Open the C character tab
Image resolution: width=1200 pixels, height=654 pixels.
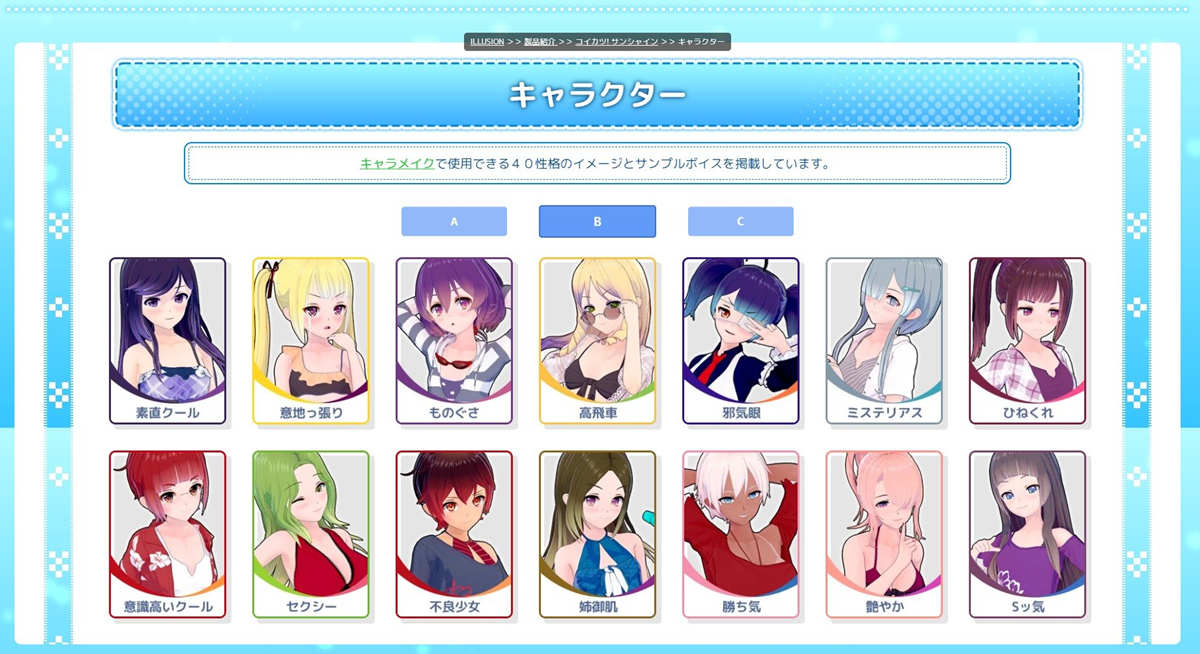[740, 221]
